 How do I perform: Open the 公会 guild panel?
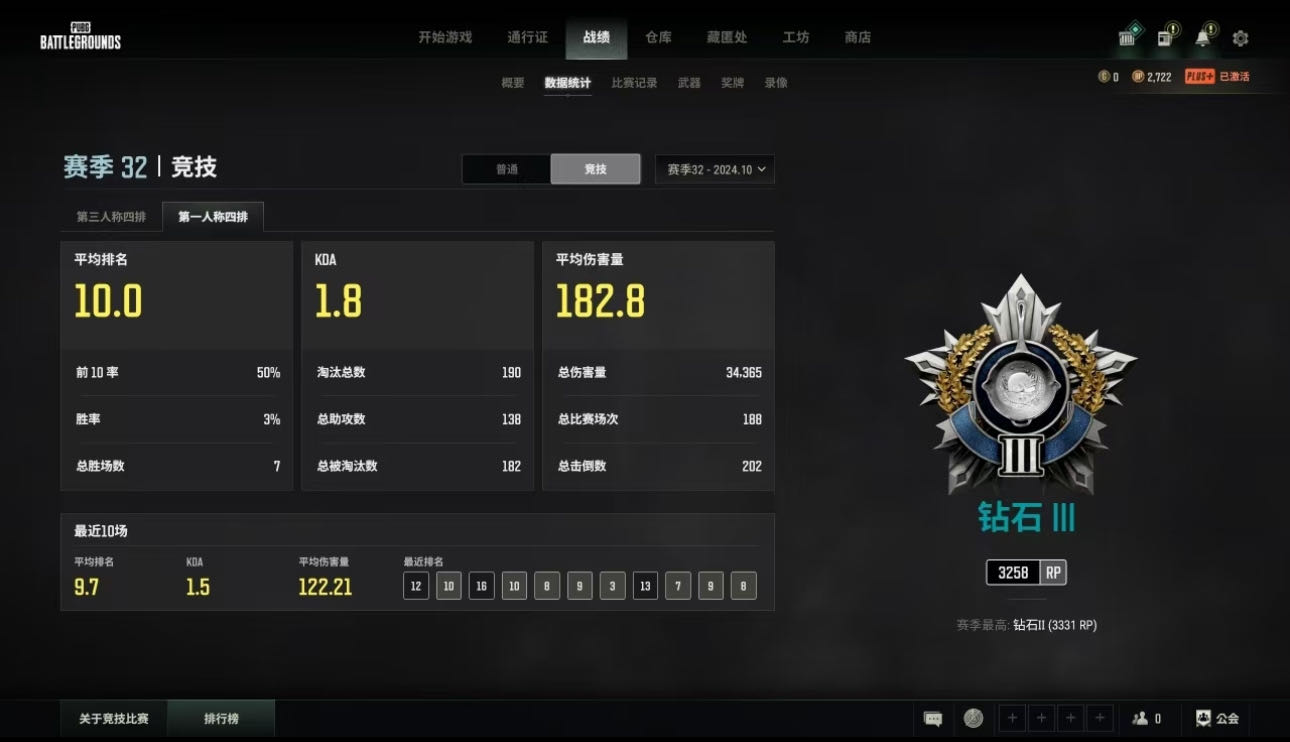point(1217,718)
